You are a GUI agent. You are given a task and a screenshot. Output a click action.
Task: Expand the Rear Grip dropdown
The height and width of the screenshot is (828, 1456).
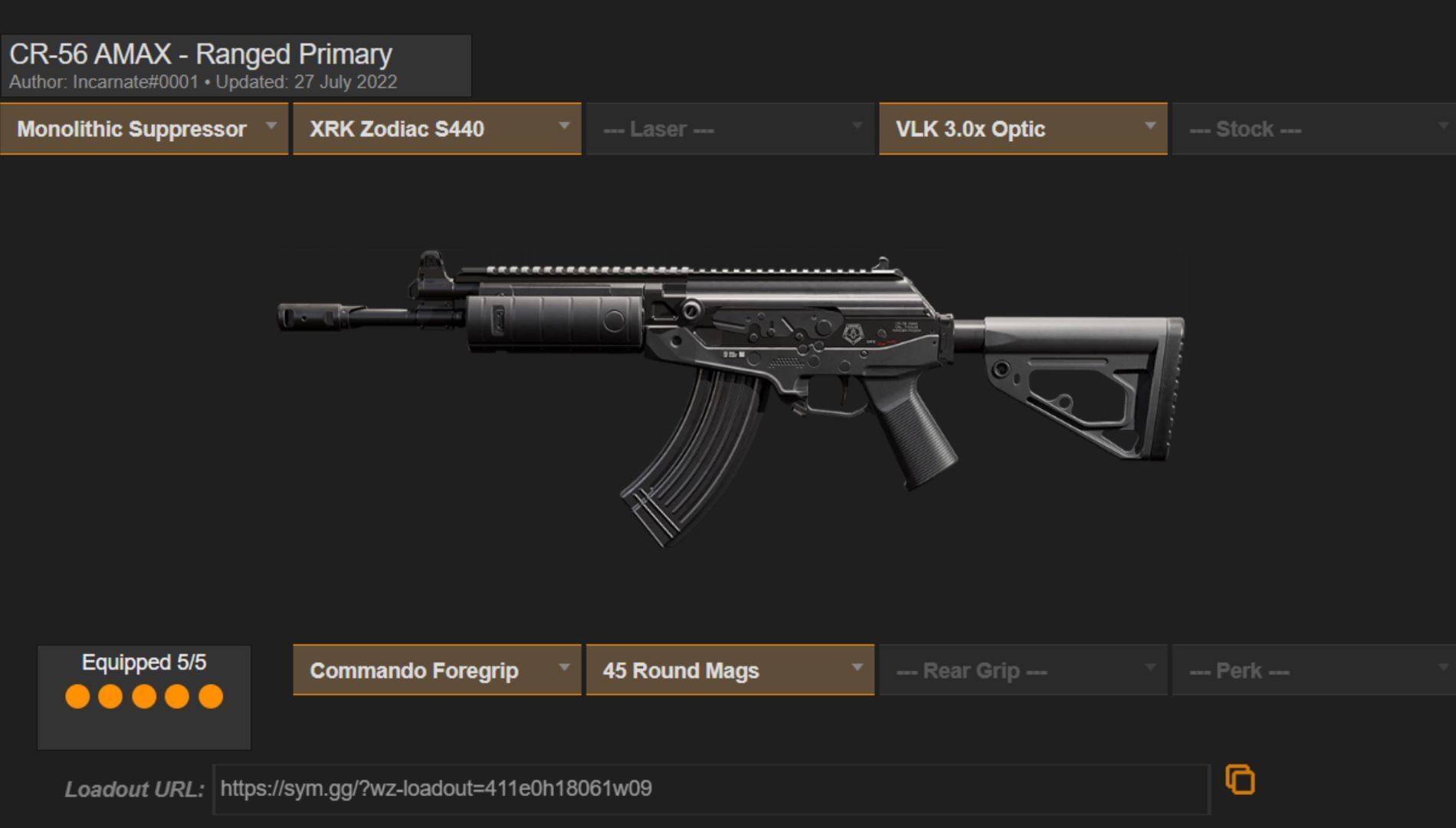tap(1022, 670)
